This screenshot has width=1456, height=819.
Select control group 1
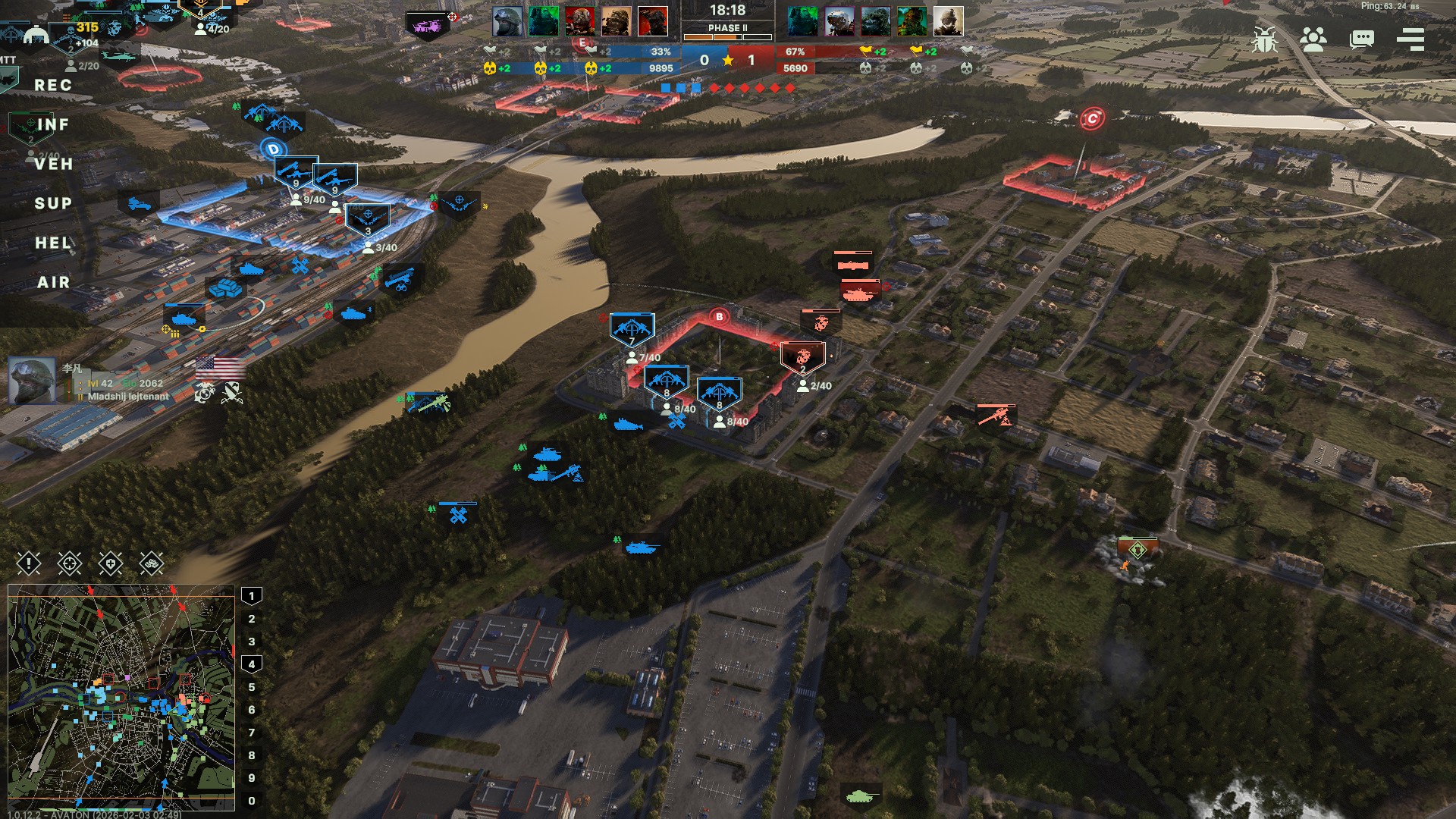pos(252,596)
